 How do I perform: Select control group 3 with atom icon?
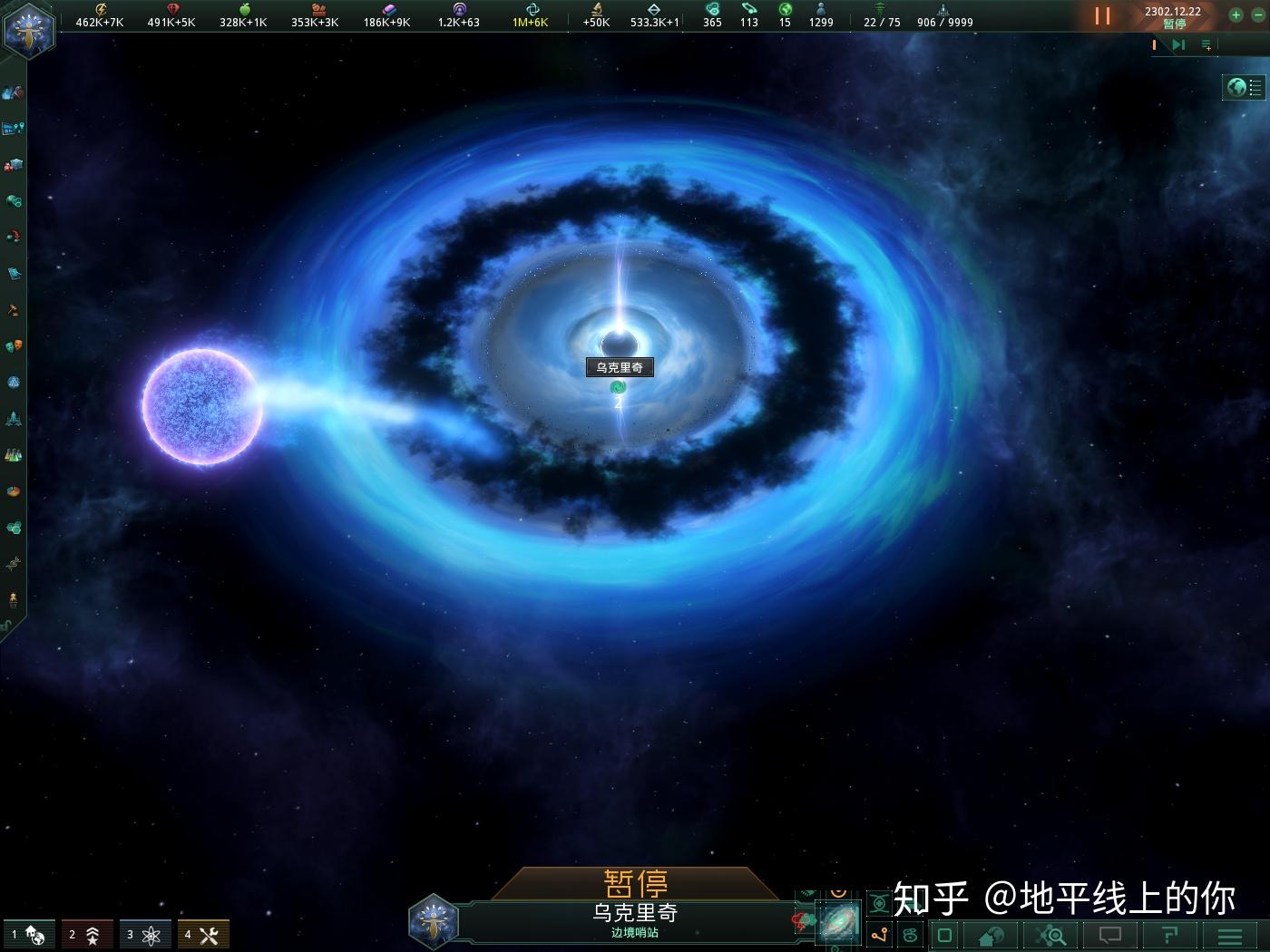(144, 934)
